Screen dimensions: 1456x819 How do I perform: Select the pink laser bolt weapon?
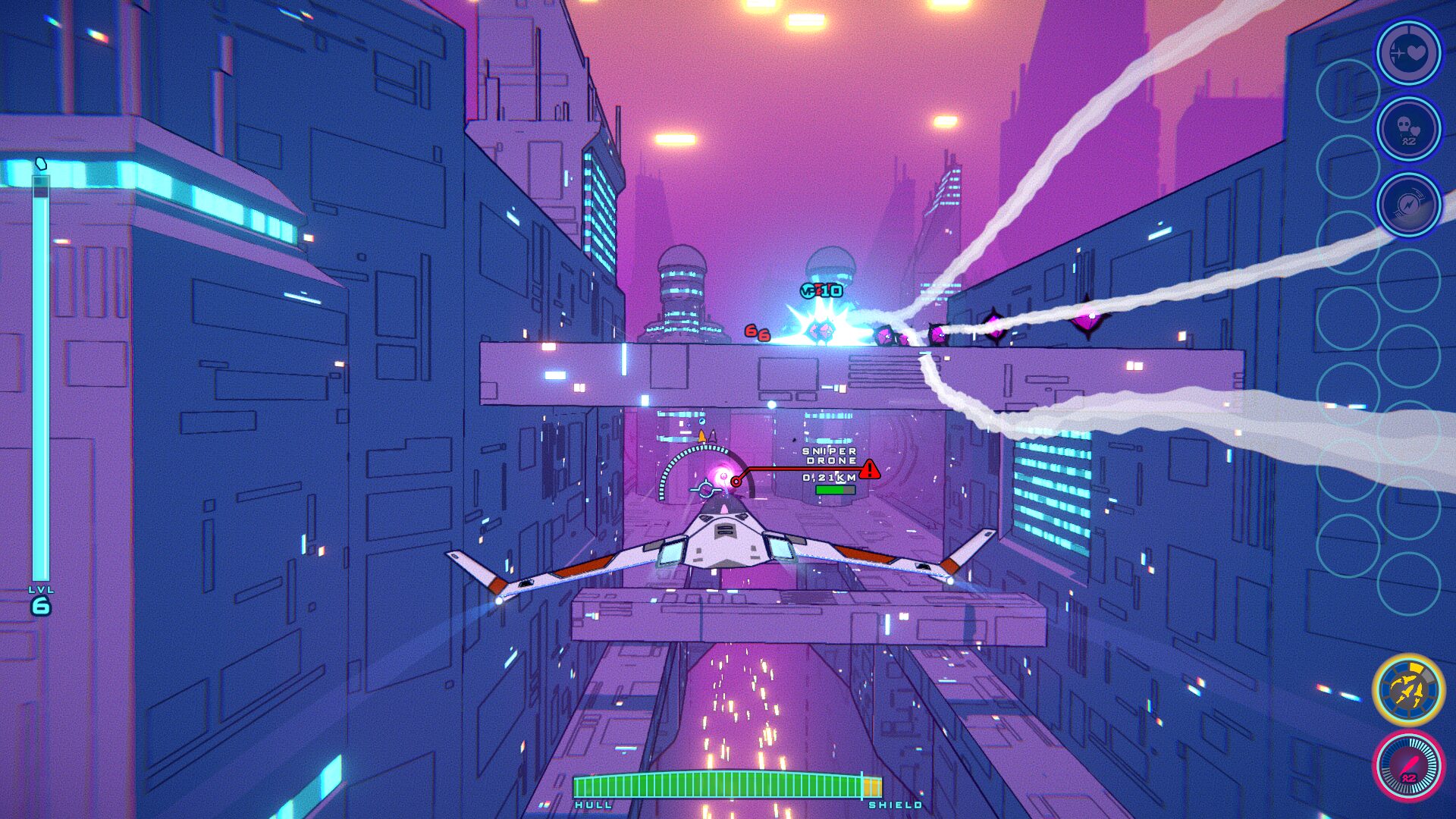(x=1408, y=766)
